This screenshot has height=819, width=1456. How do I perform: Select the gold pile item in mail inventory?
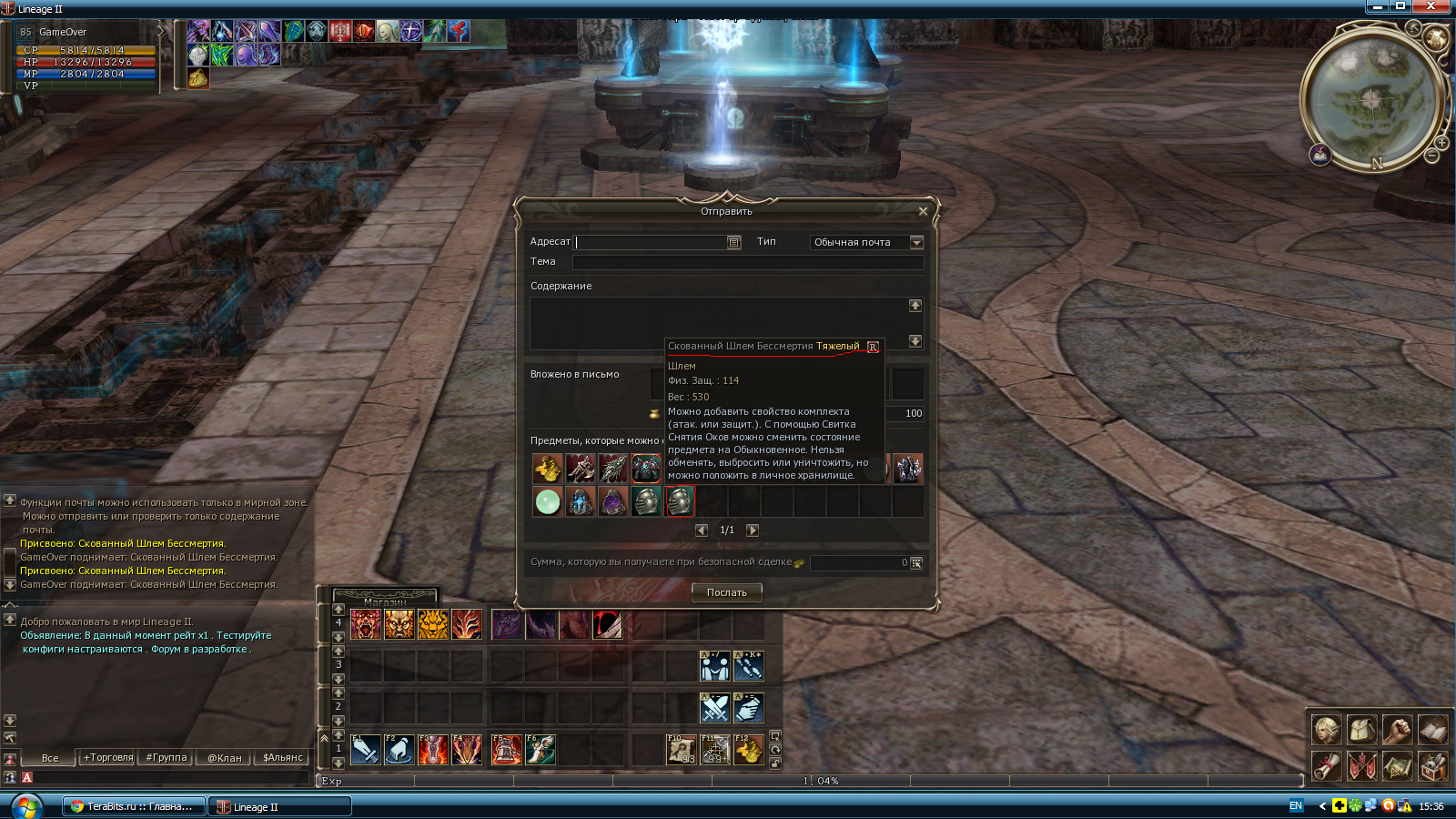coord(548,469)
